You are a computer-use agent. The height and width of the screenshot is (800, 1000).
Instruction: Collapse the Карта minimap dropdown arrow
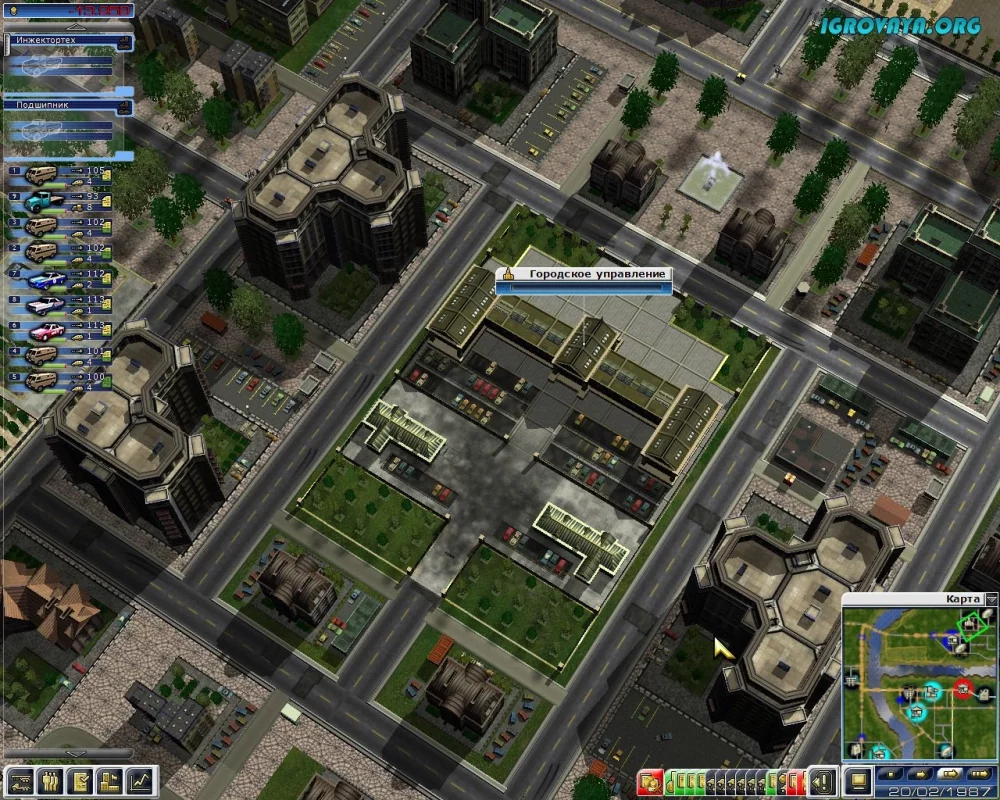click(990, 600)
